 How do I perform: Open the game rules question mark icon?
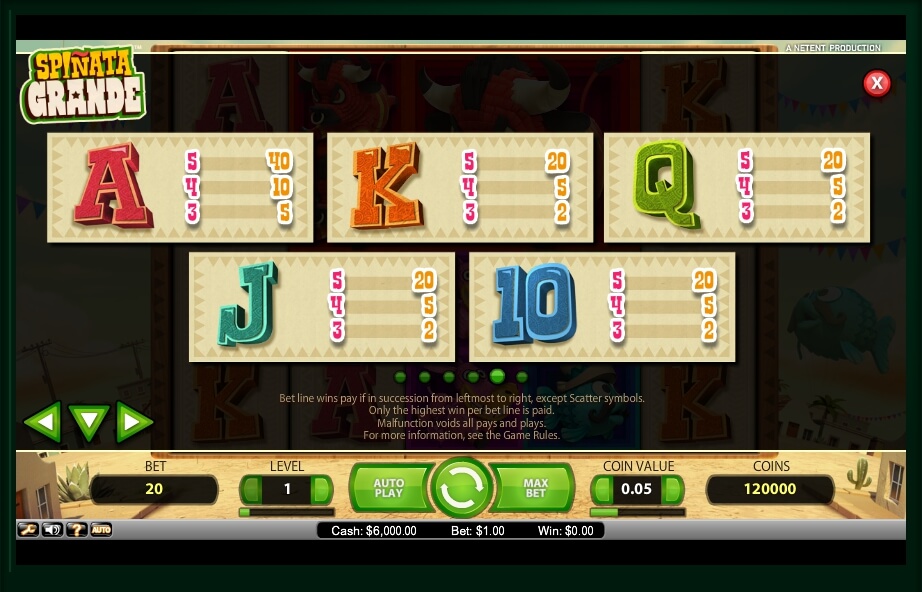point(76,529)
